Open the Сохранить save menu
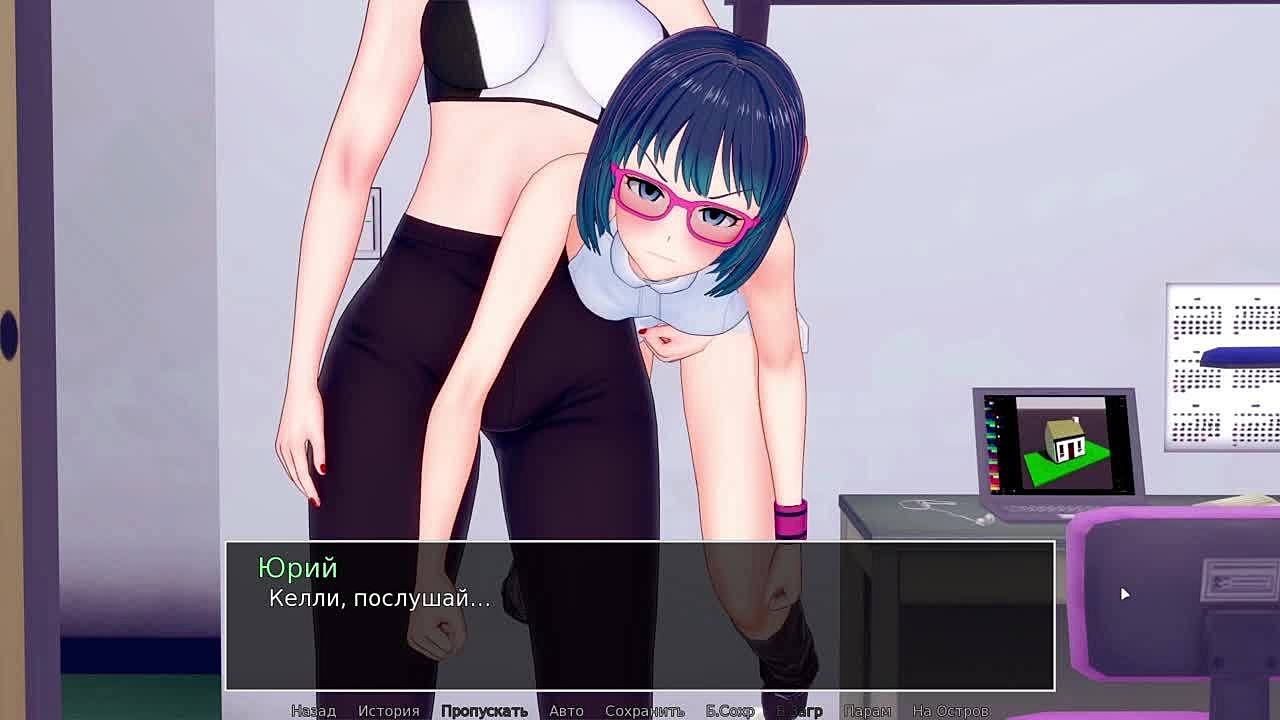 (644, 711)
